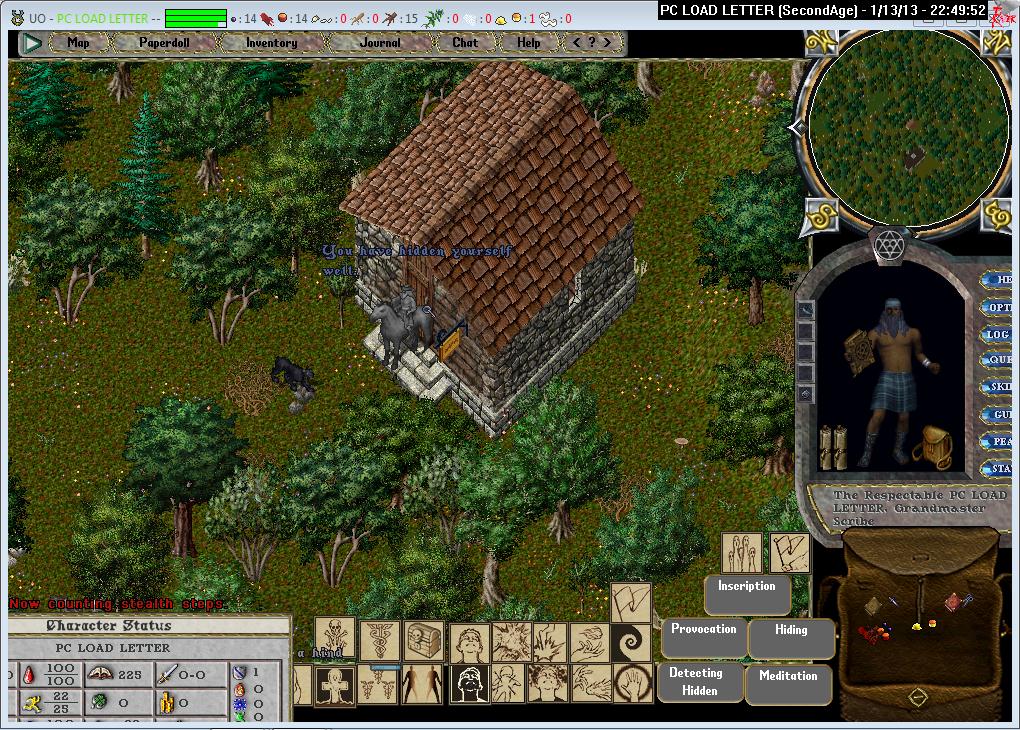Activate the Meditation skill button
Image resolution: width=1020 pixels, height=730 pixels.
[x=788, y=682]
